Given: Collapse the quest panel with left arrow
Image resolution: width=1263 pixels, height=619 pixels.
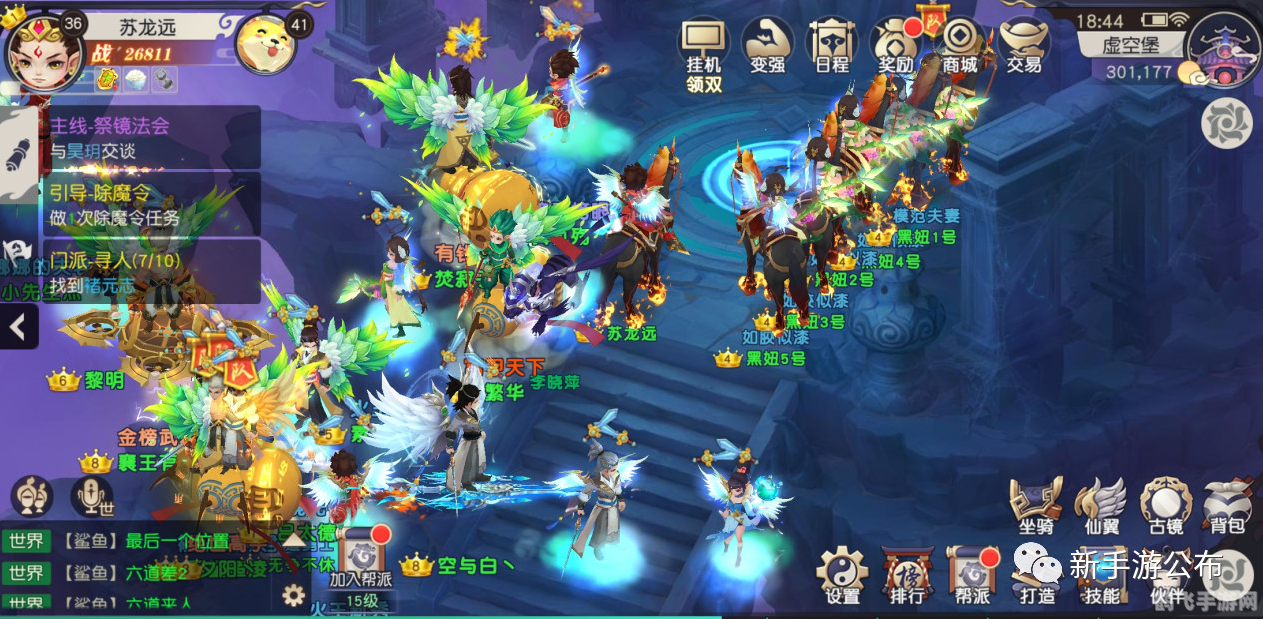Looking at the screenshot, I should click(19, 326).
